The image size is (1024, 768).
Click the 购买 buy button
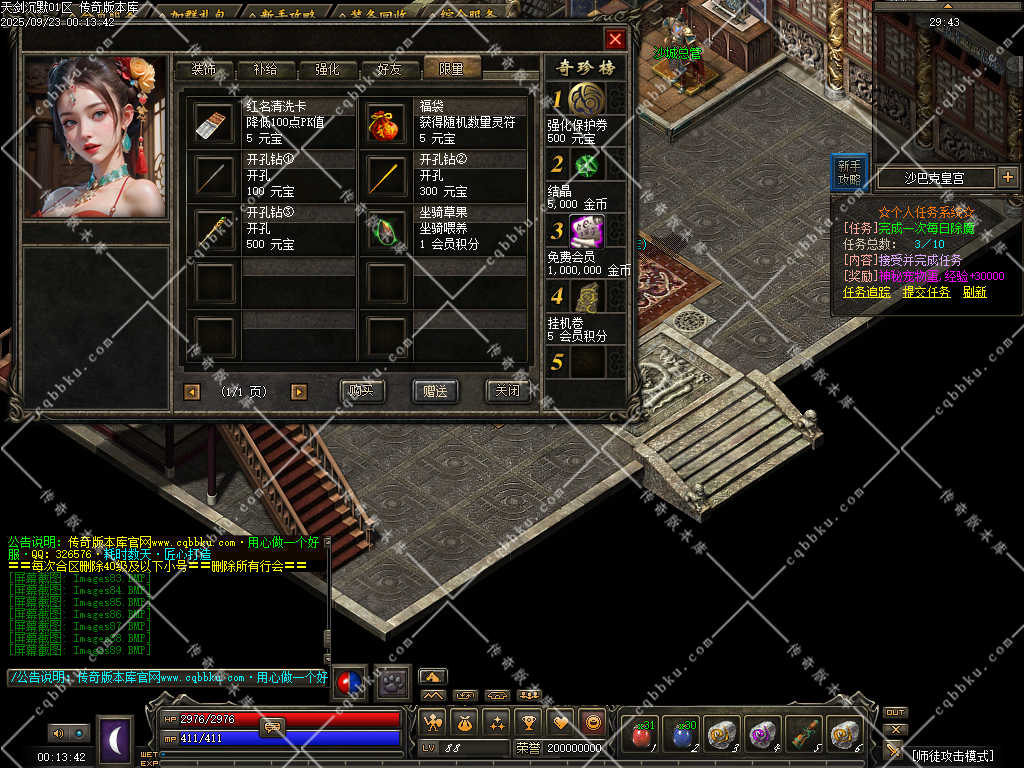tap(362, 391)
